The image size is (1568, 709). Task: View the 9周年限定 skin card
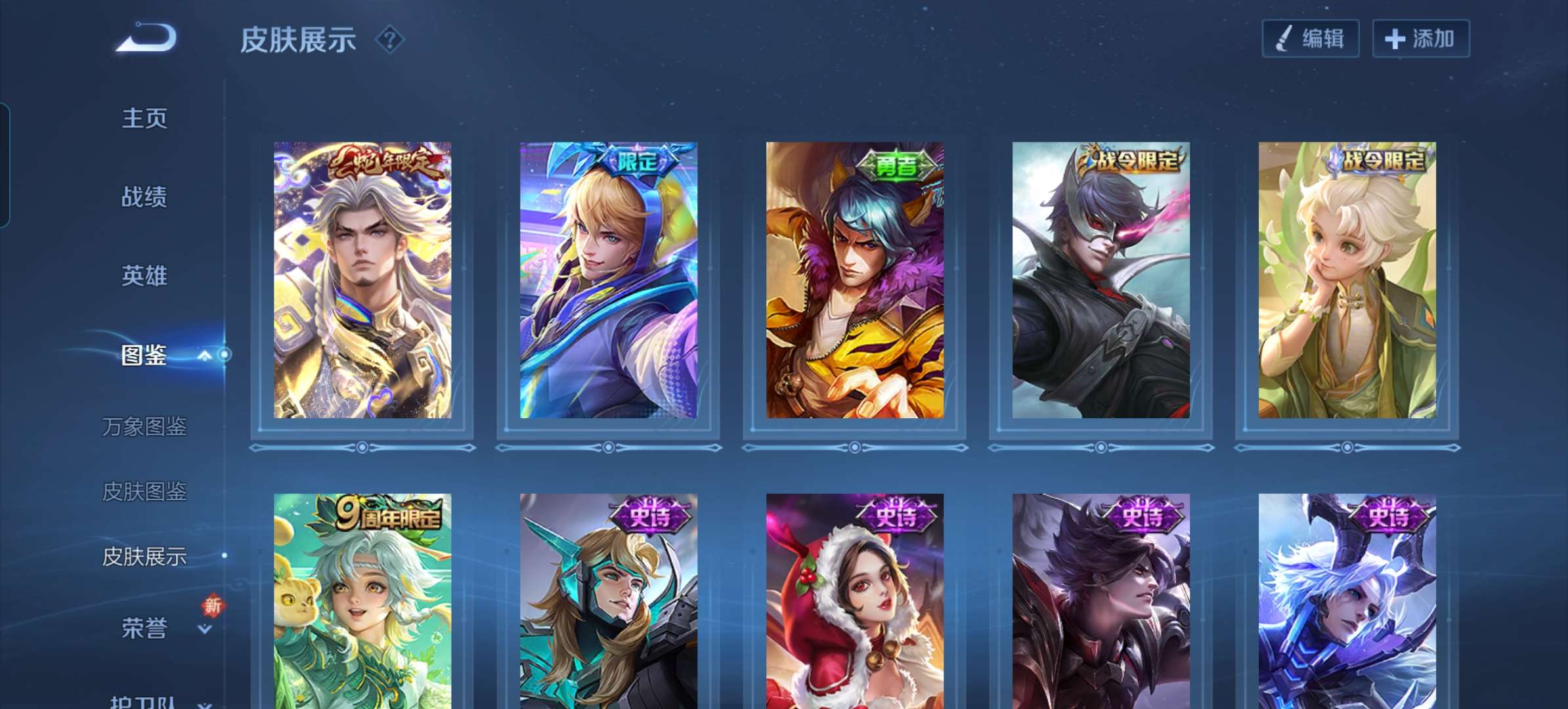click(x=362, y=601)
